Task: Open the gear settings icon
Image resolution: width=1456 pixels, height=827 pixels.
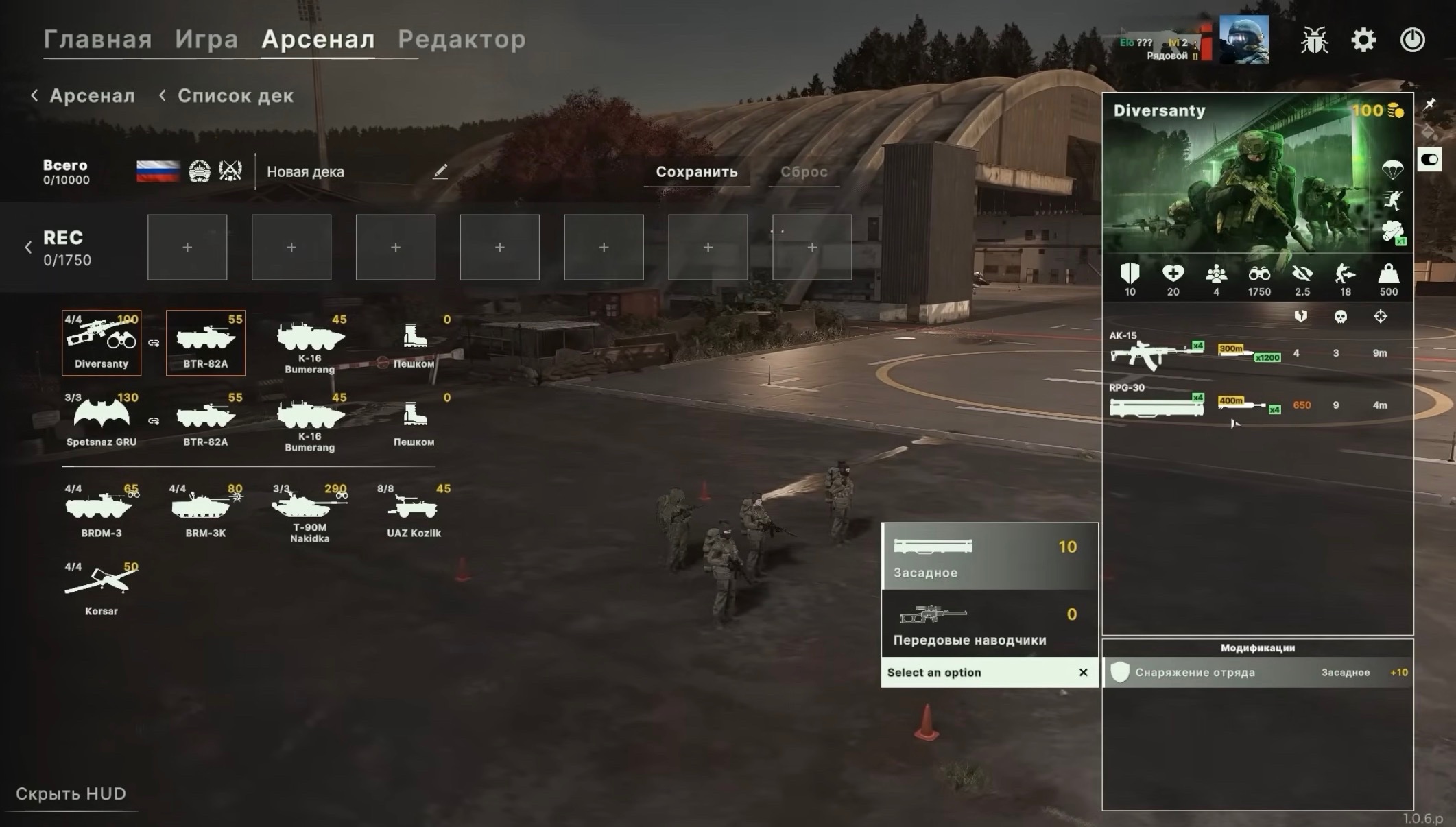Action: coord(1363,40)
